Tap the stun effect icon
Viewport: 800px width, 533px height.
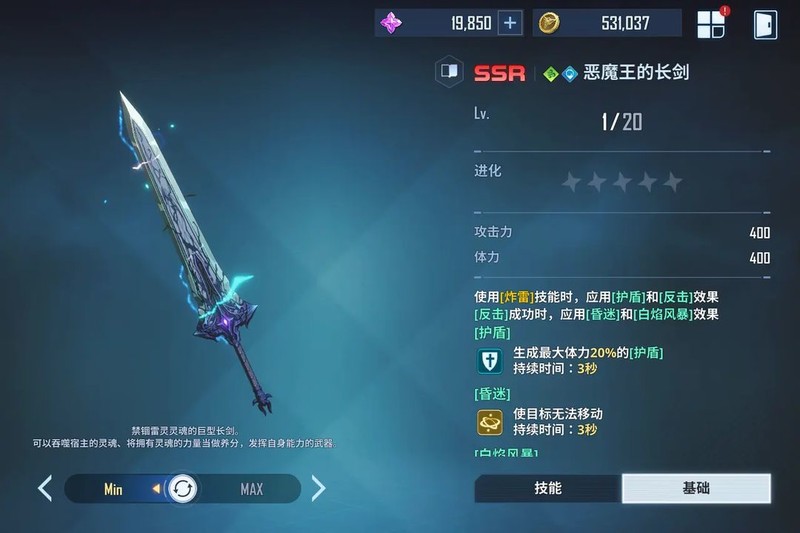pyautogui.click(x=490, y=421)
